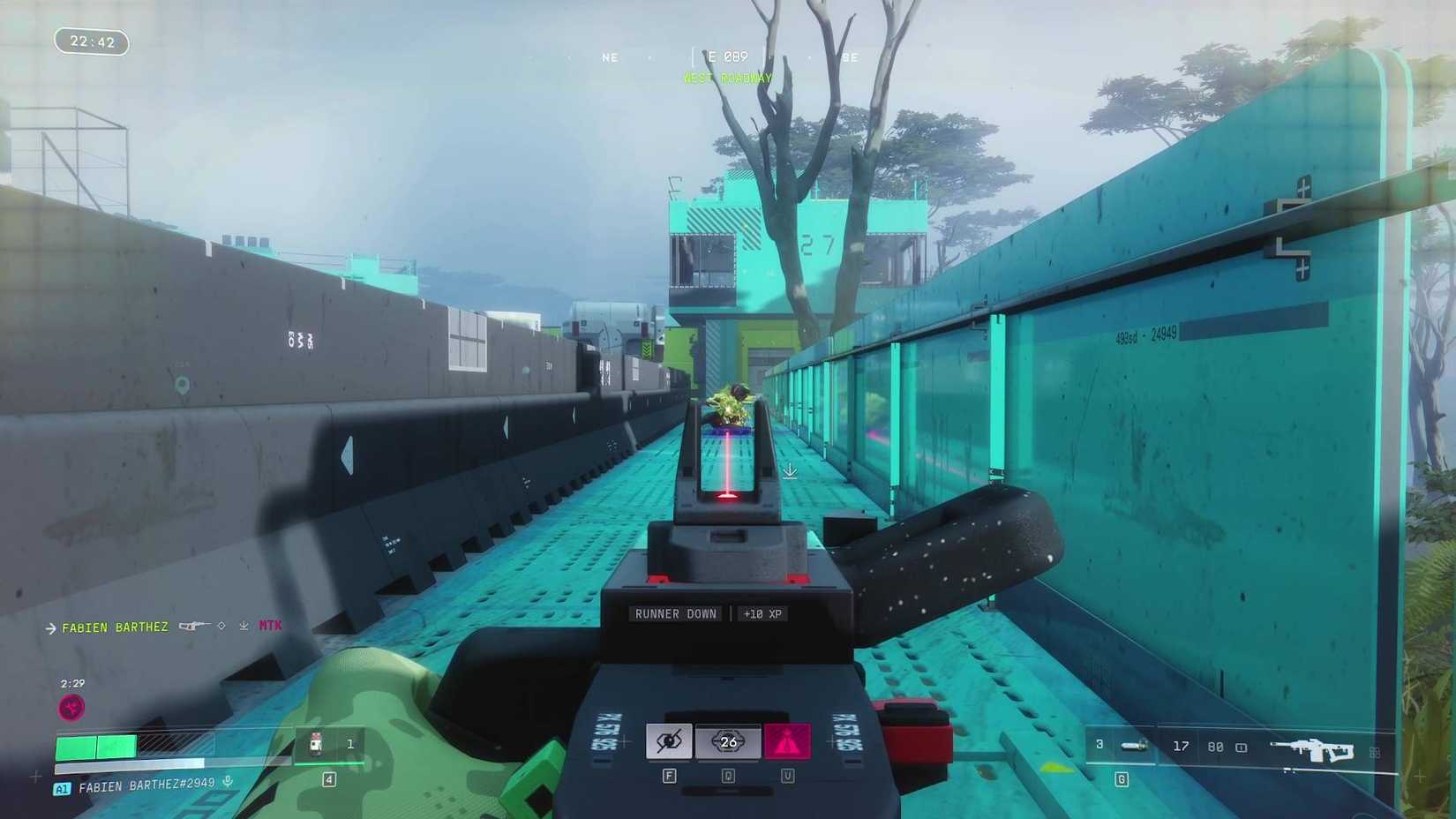The height and width of the screenshot is (819, 1456).
Task: Click the pink circular airstrike timer icon
Action: pyautogui.click(x=71, y=707)
